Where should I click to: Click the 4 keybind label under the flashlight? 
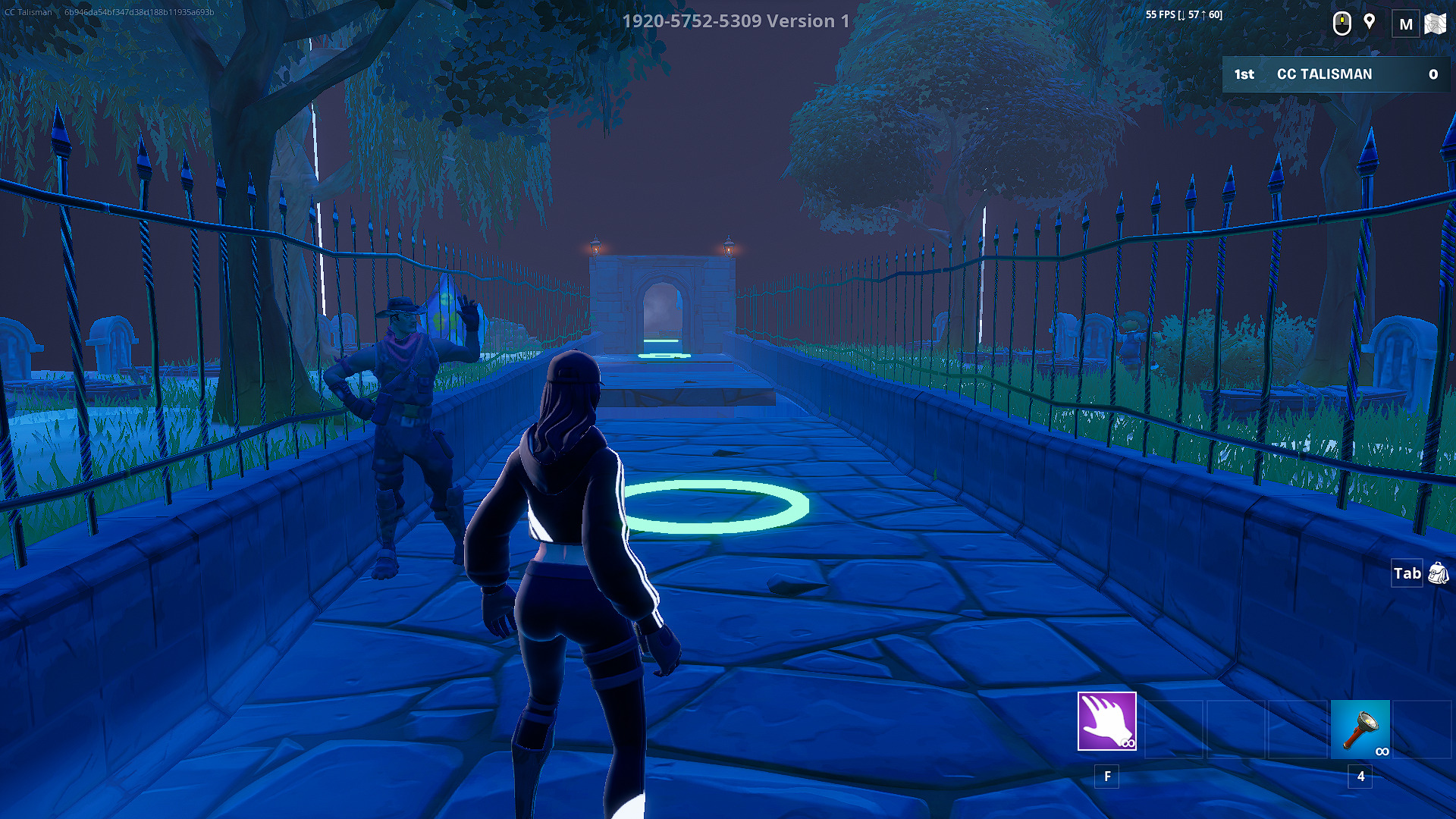[x=1360, y=777]
